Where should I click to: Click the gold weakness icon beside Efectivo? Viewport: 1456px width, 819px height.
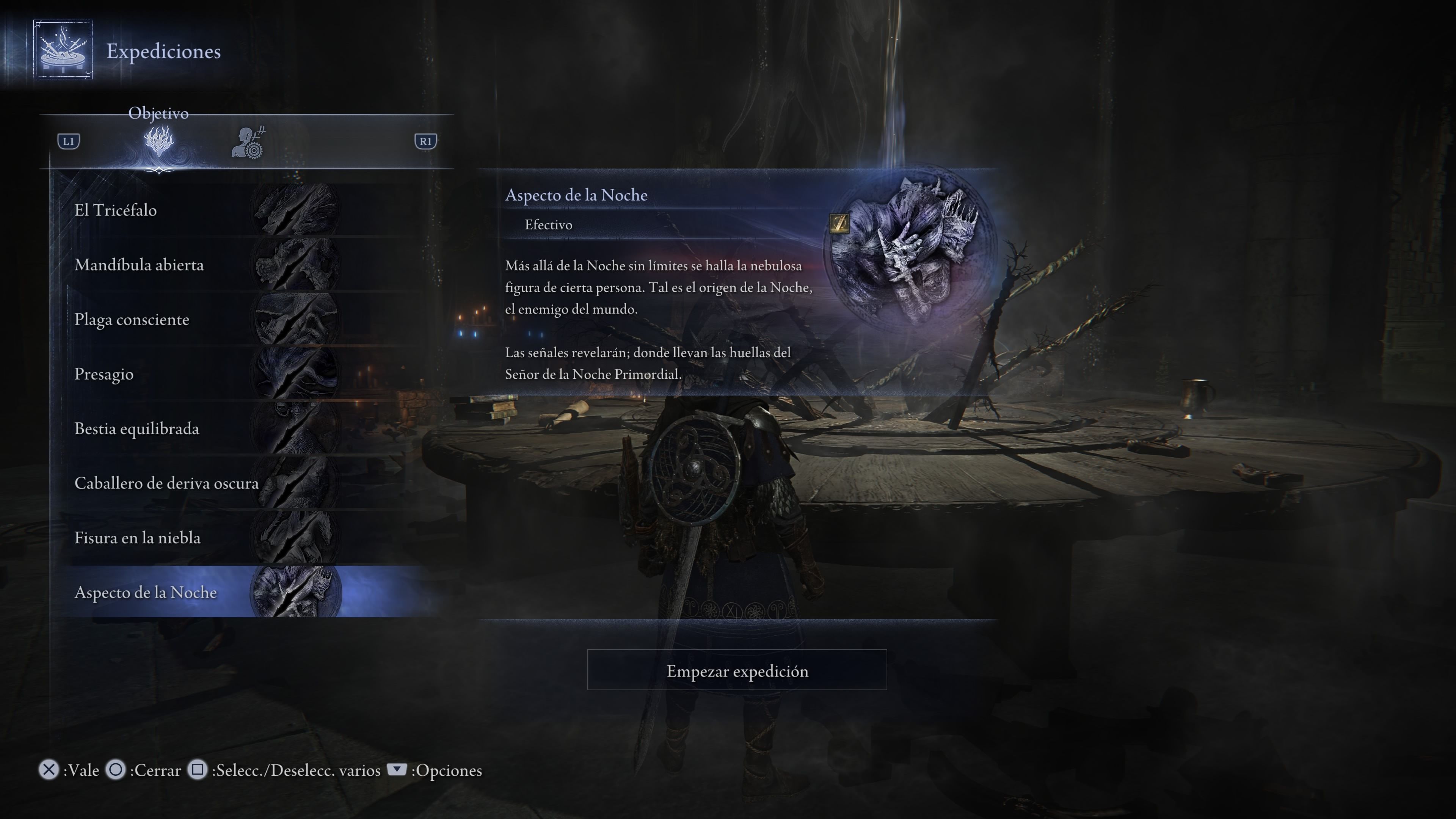[839, 223]
